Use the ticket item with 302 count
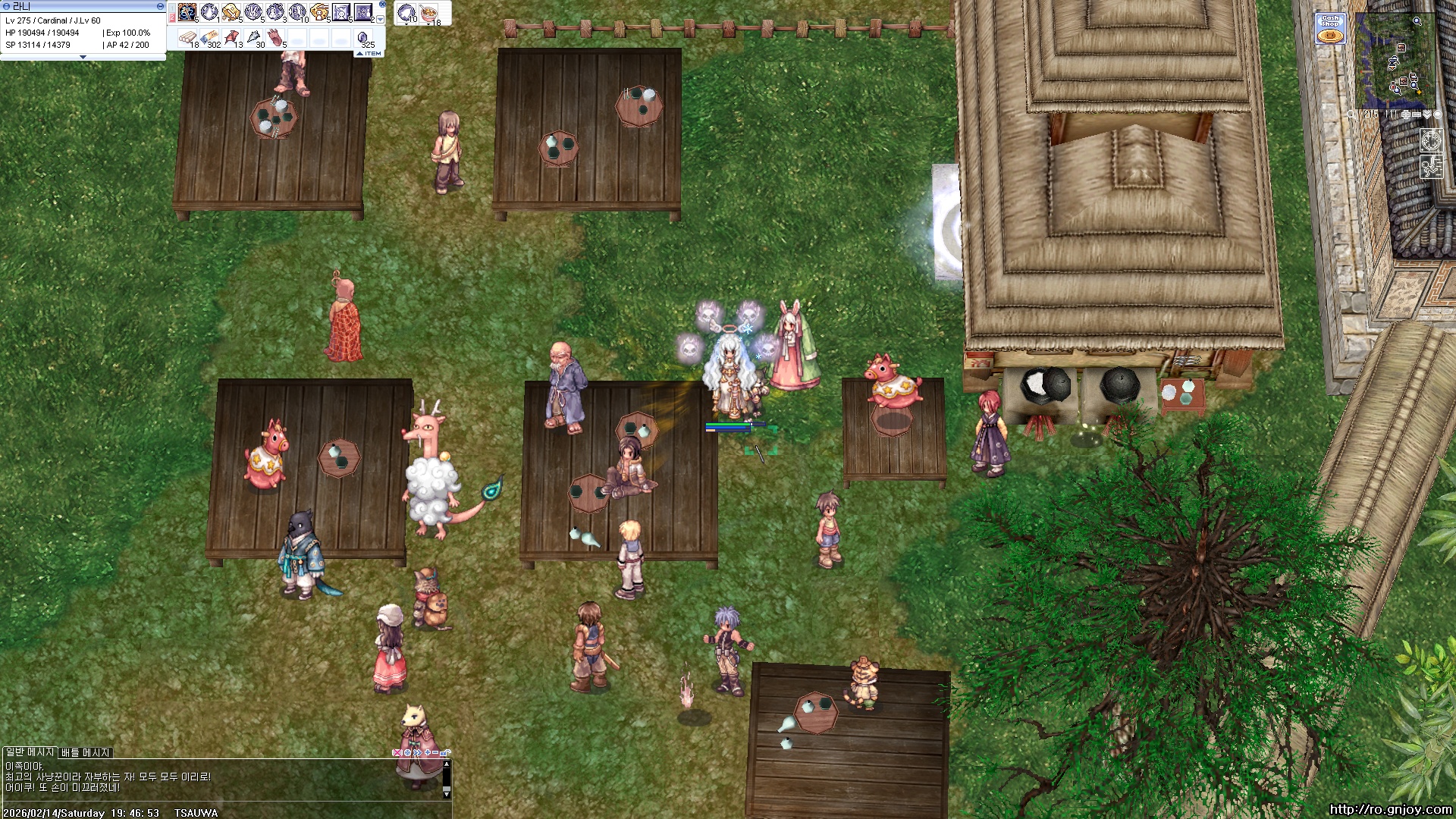This screenshot has height=819, width=1456. 210,38
